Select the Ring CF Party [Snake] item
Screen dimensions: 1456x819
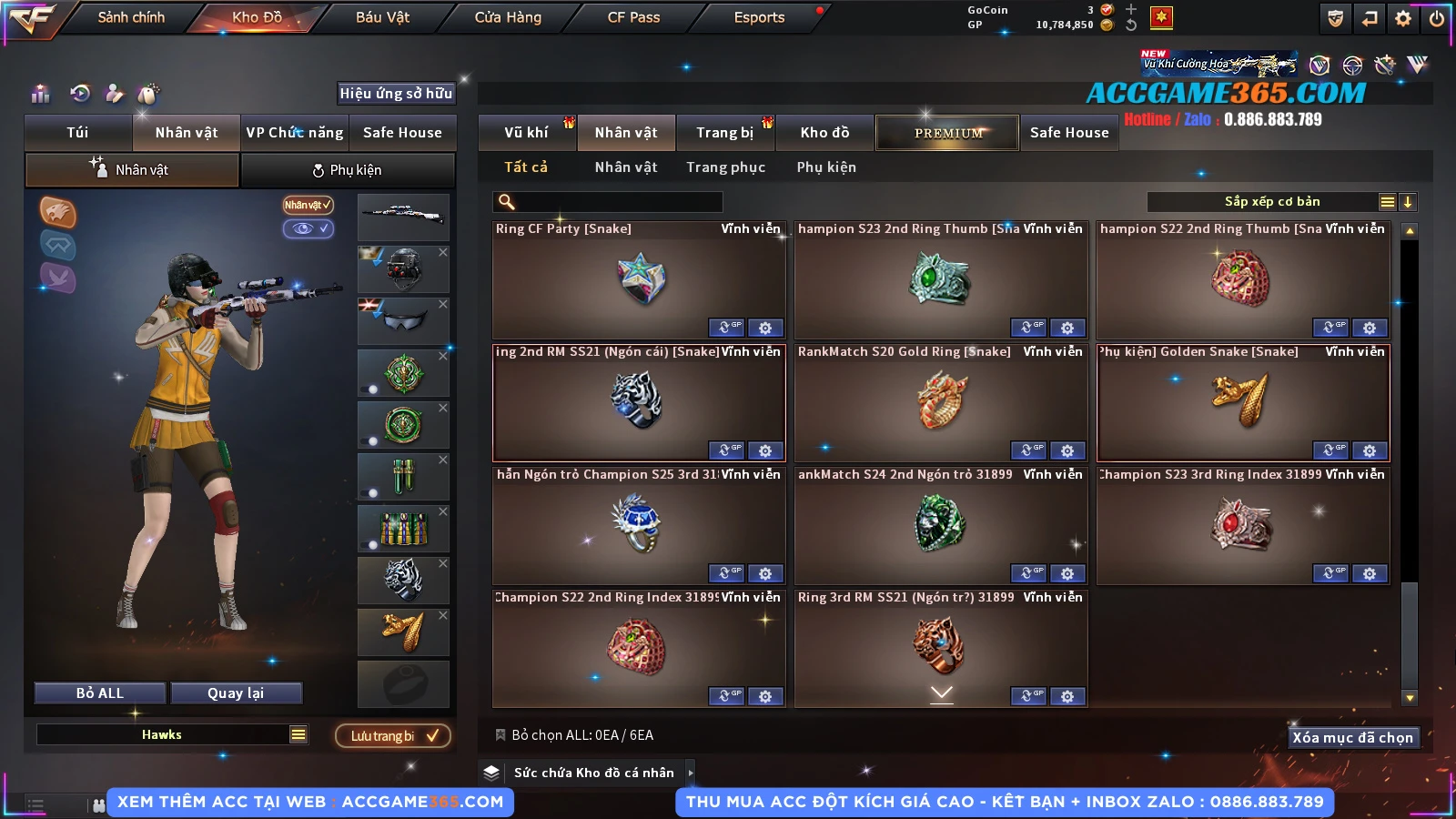[x=639, y=280]
